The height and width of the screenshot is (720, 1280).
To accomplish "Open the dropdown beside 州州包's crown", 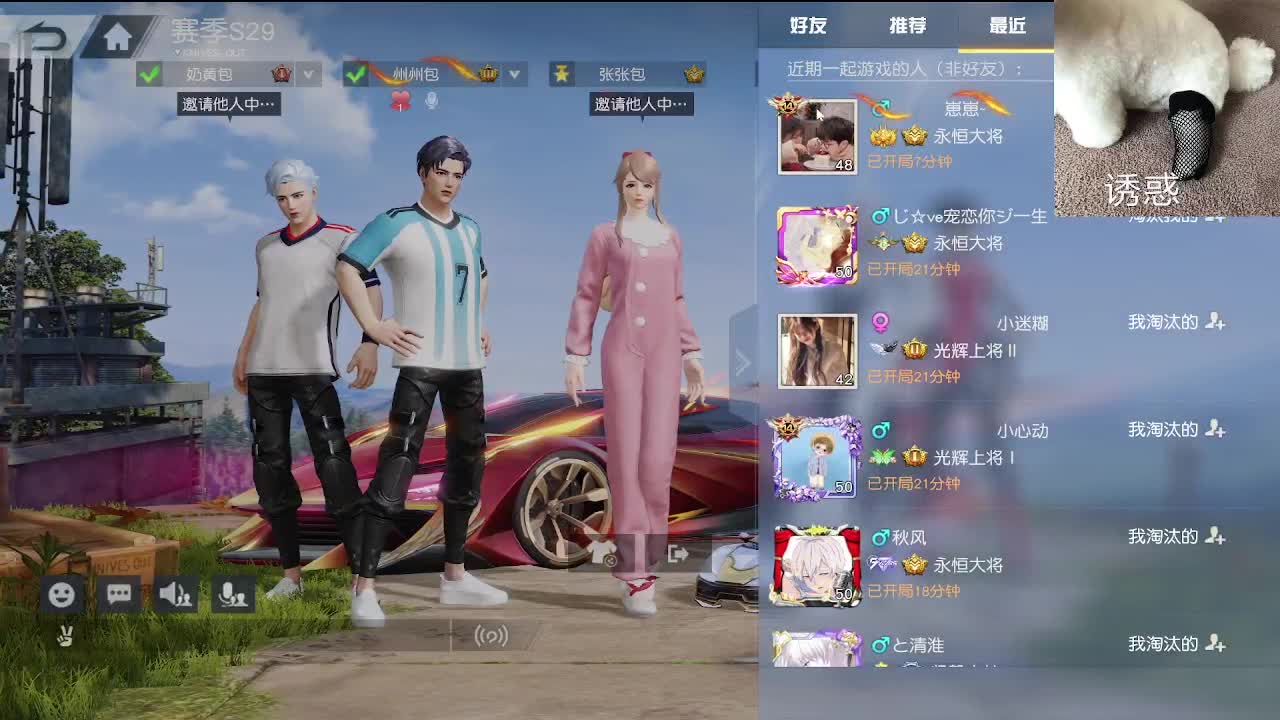I will pyautogui.click(x=514, y=73).
